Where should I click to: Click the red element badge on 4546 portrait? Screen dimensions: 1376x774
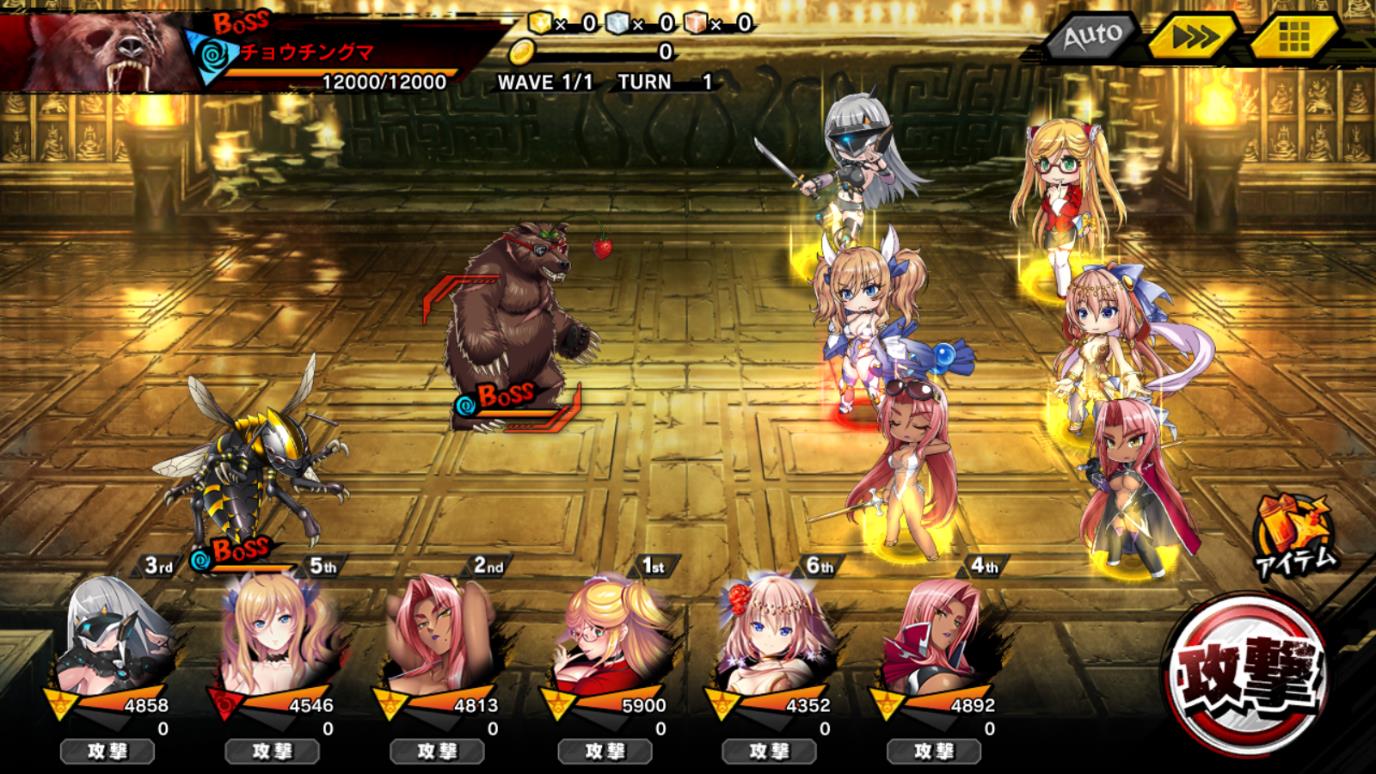(x=224, y=702)
